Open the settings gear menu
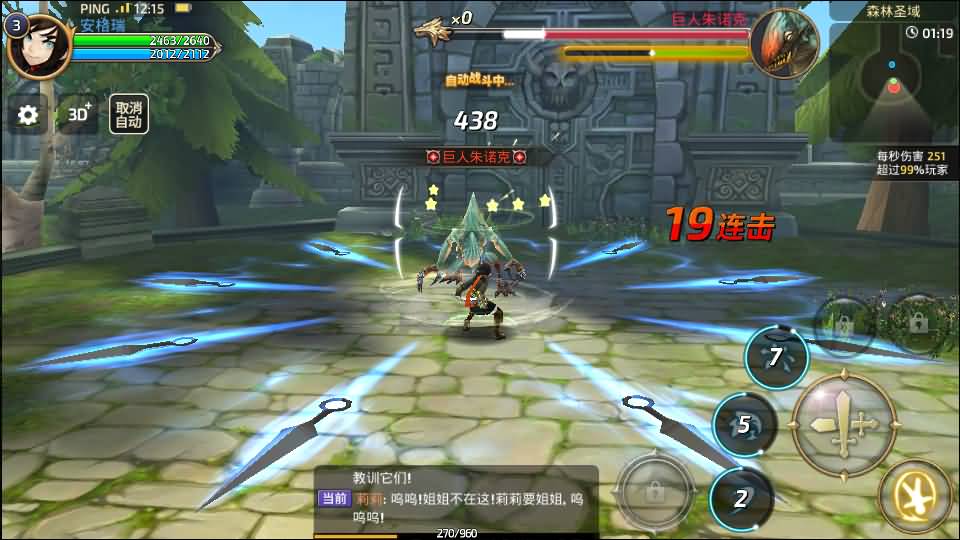The height and width of the screenshot is (540, 960). 28,115
